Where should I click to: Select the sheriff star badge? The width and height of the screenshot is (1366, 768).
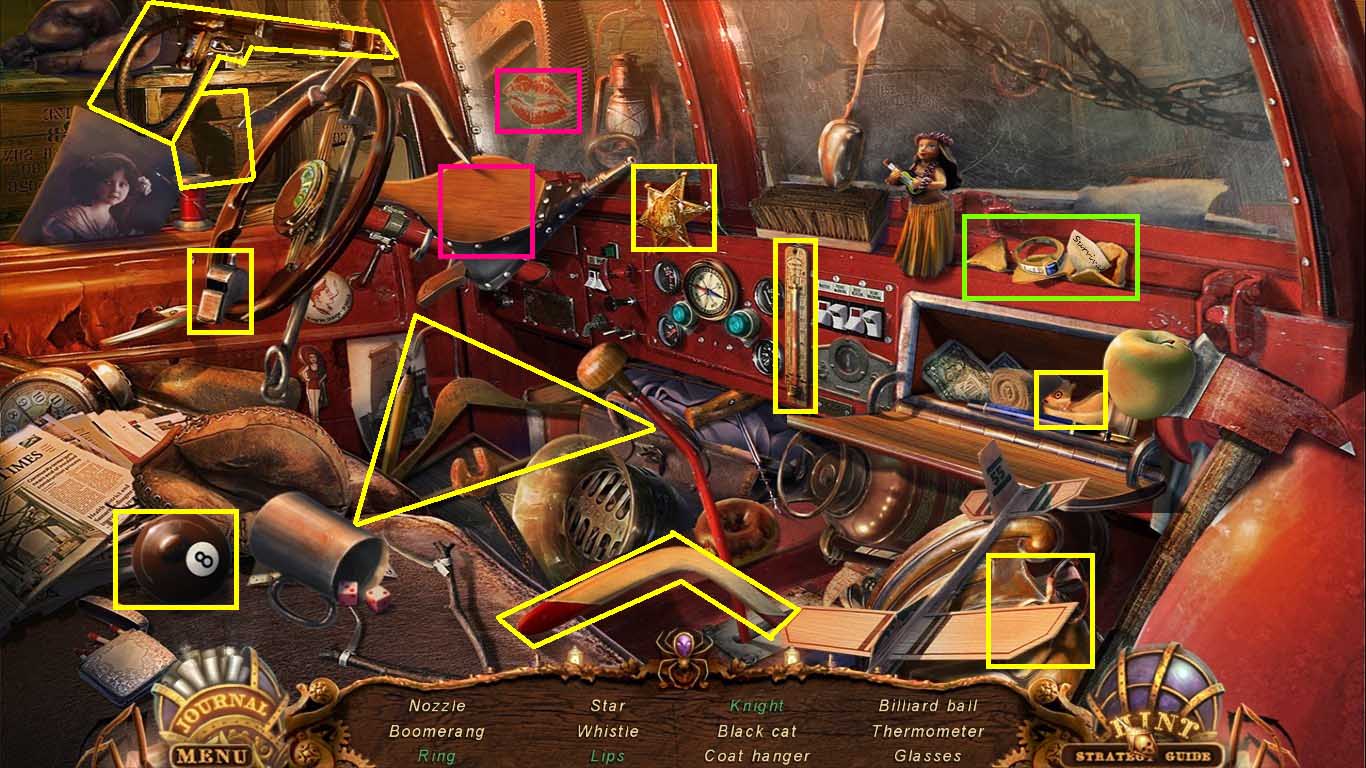672,207
